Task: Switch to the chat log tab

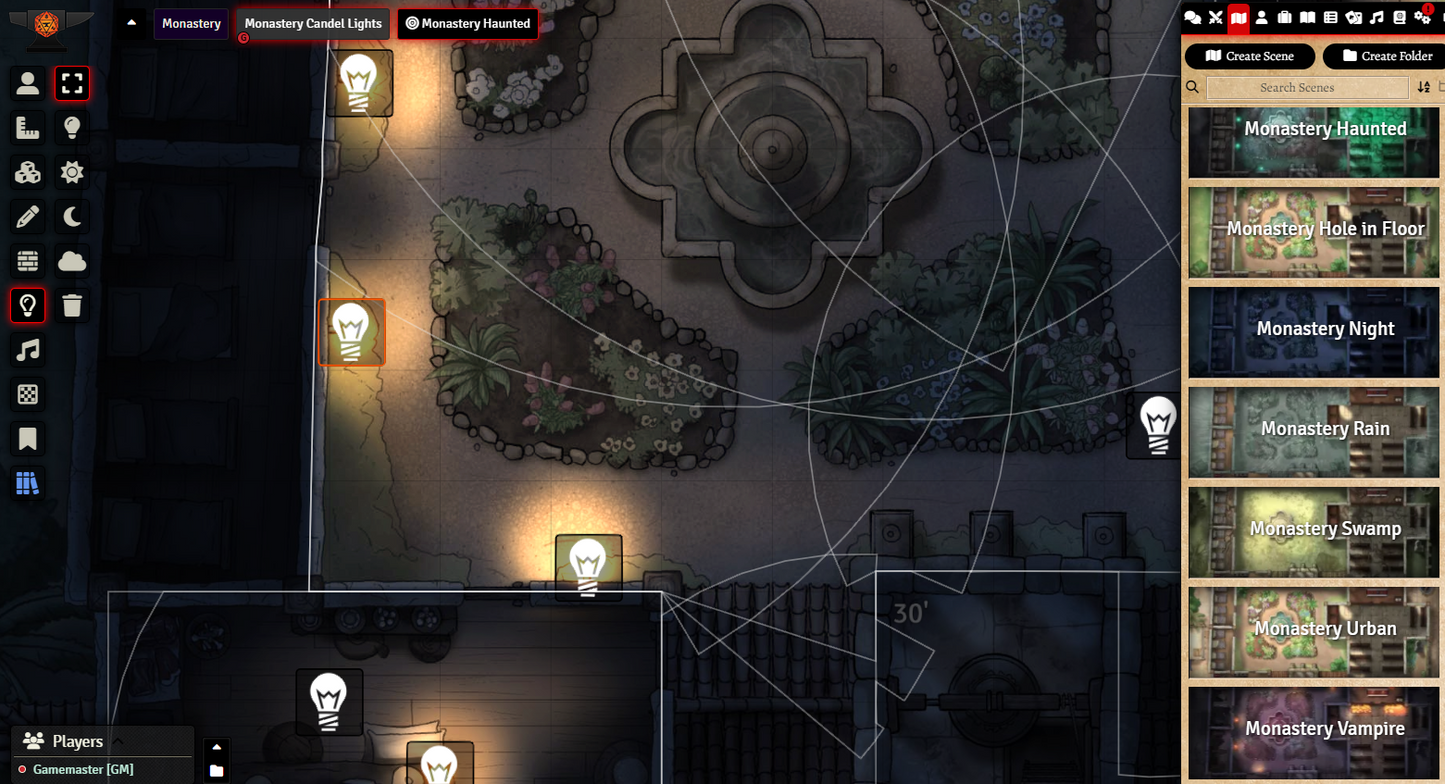Action: click(x=1192, y=17)
